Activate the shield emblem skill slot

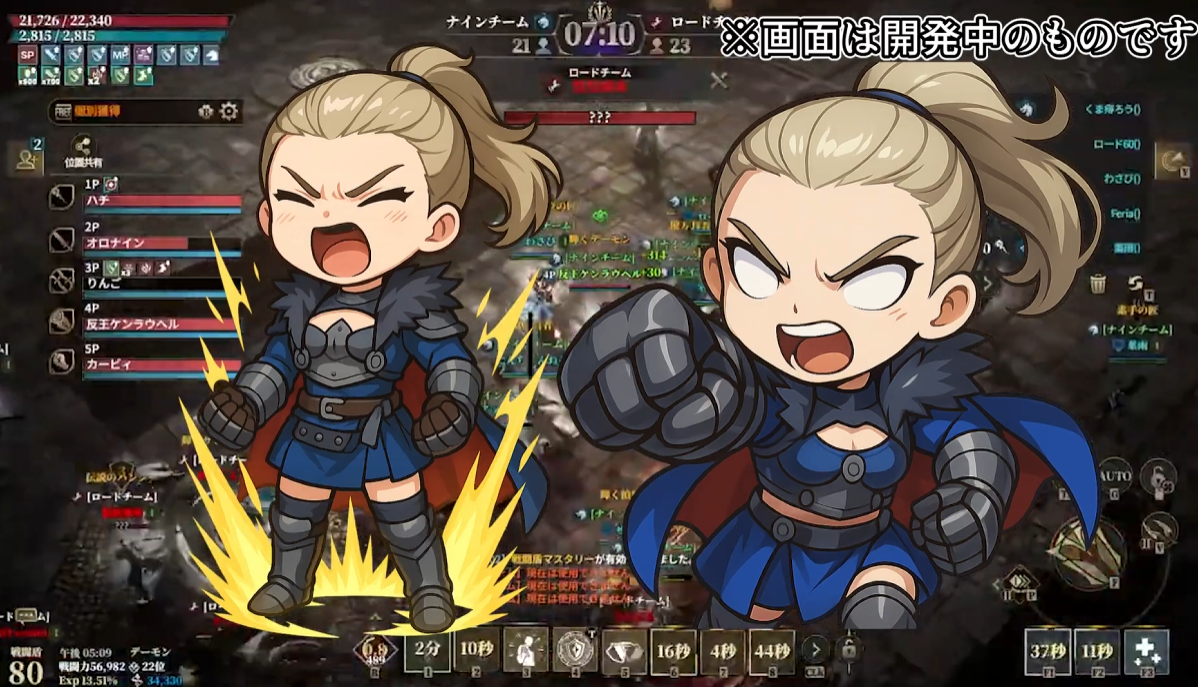click(575, 650)
